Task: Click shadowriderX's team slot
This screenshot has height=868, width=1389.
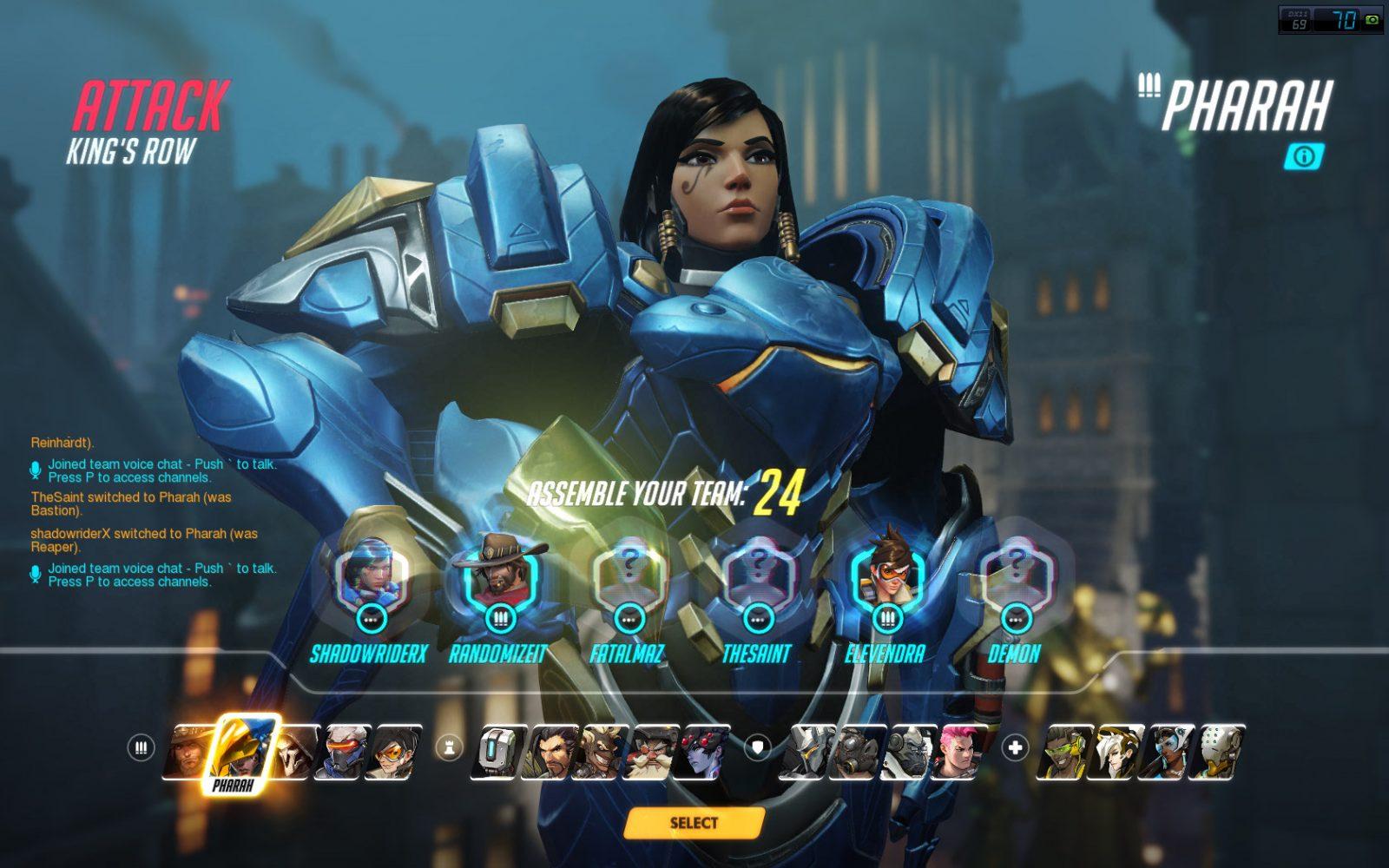Action: coord(371,577)
